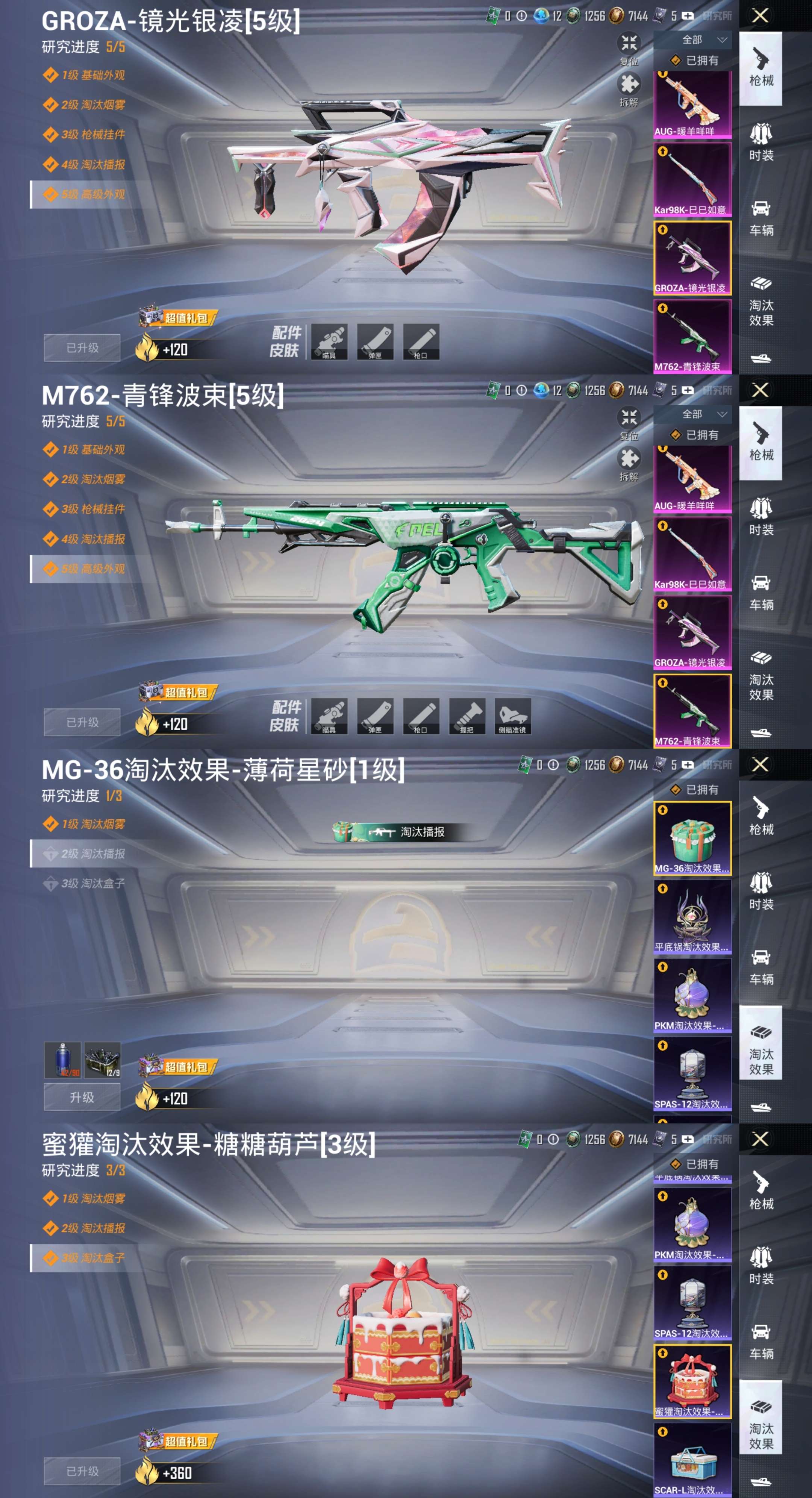Close the GROZA-镜光银凌 research screen
The image size is (812, 1498).
click(x=760, y=16)
